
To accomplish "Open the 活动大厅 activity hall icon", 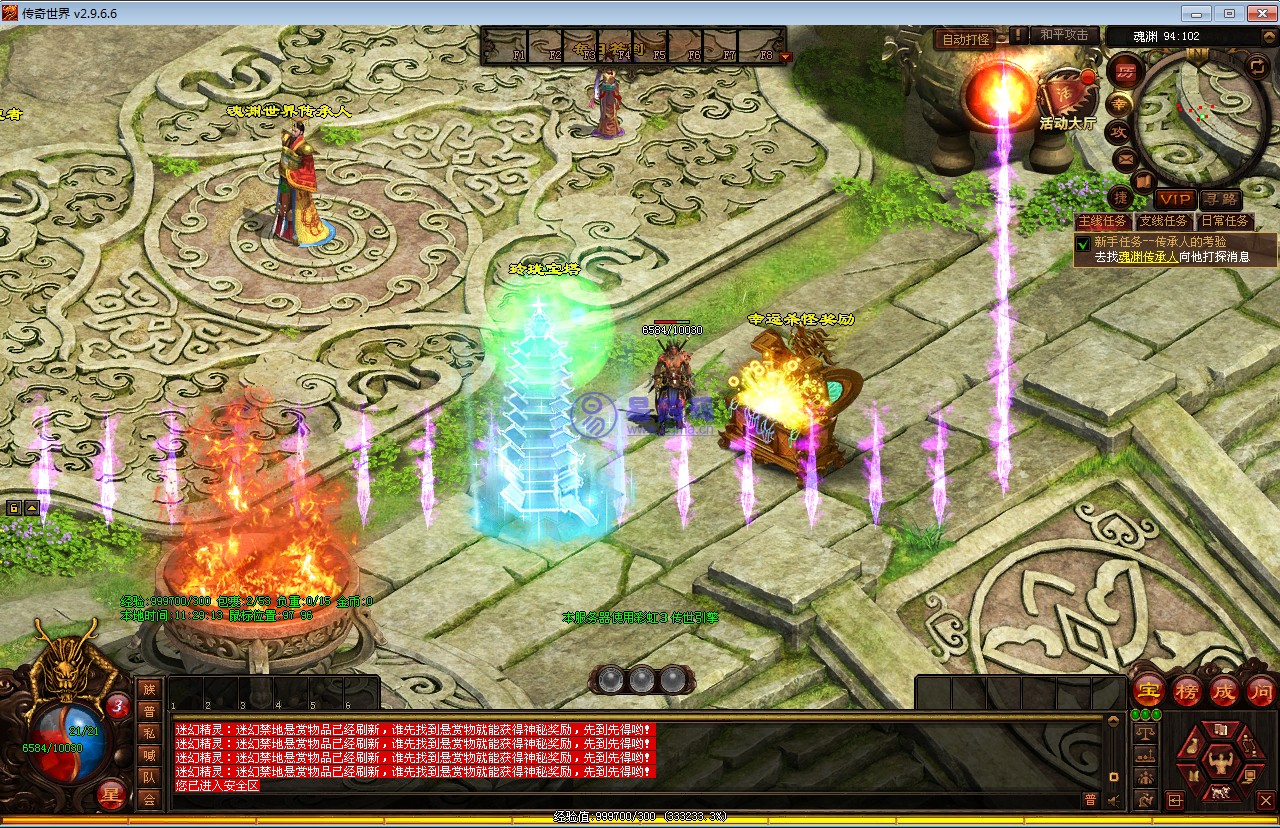I will click(1067, 98).
